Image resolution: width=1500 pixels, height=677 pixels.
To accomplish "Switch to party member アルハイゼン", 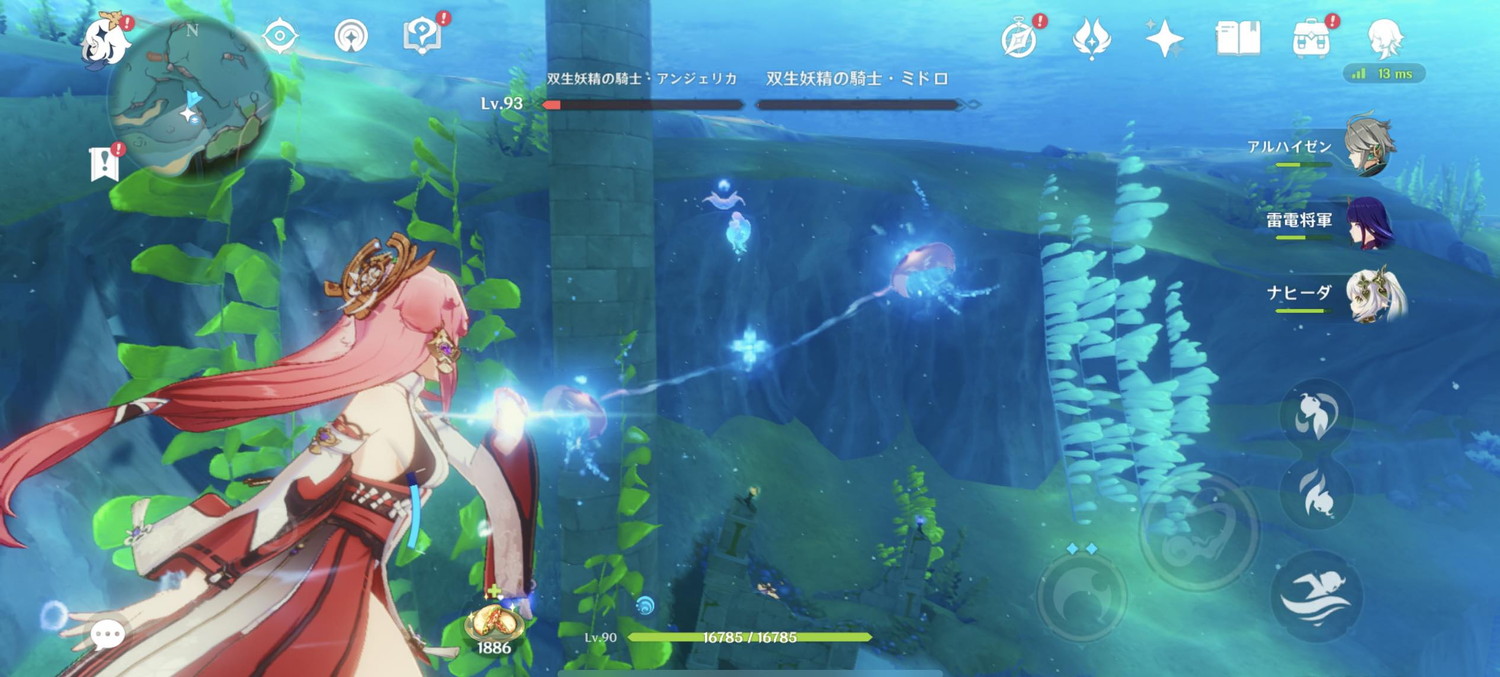I will coord(1368,146).
